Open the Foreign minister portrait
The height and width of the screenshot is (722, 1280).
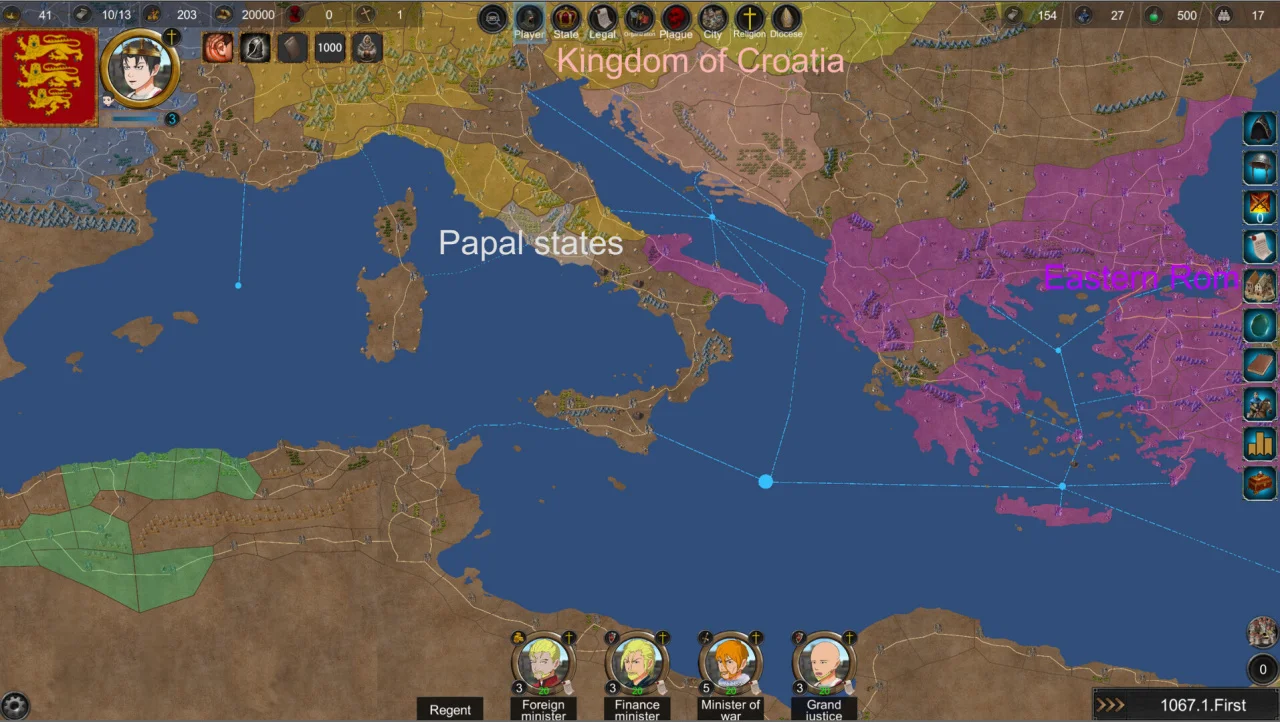click(543, 662)
